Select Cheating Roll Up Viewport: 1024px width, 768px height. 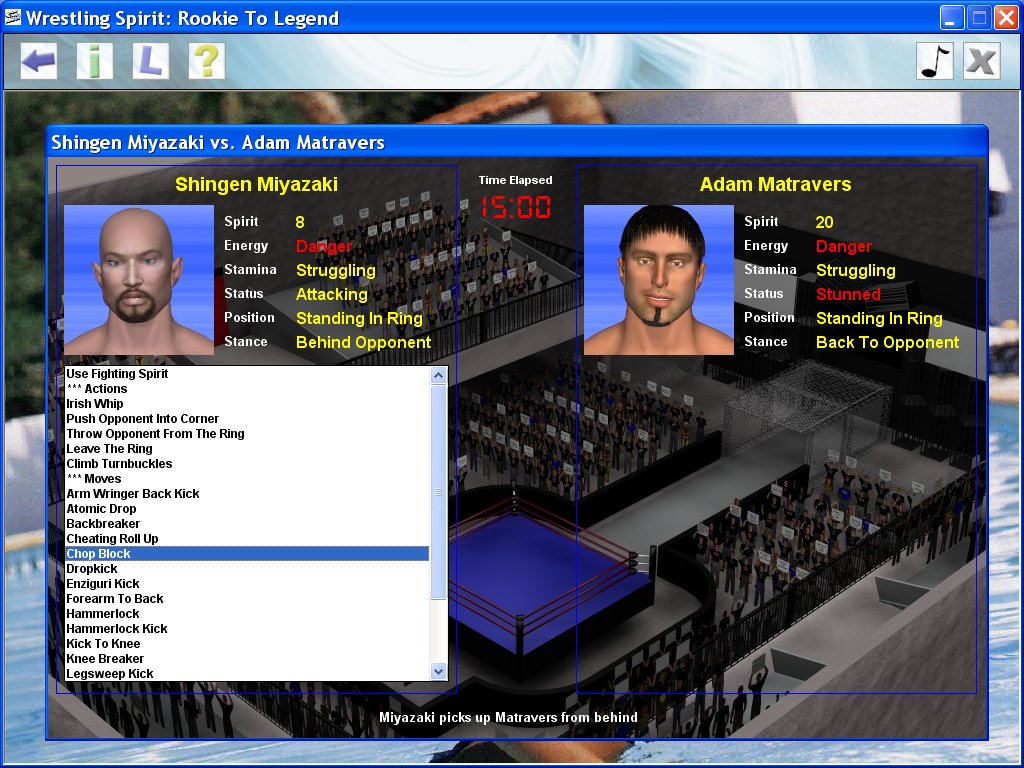coord(112,539)
